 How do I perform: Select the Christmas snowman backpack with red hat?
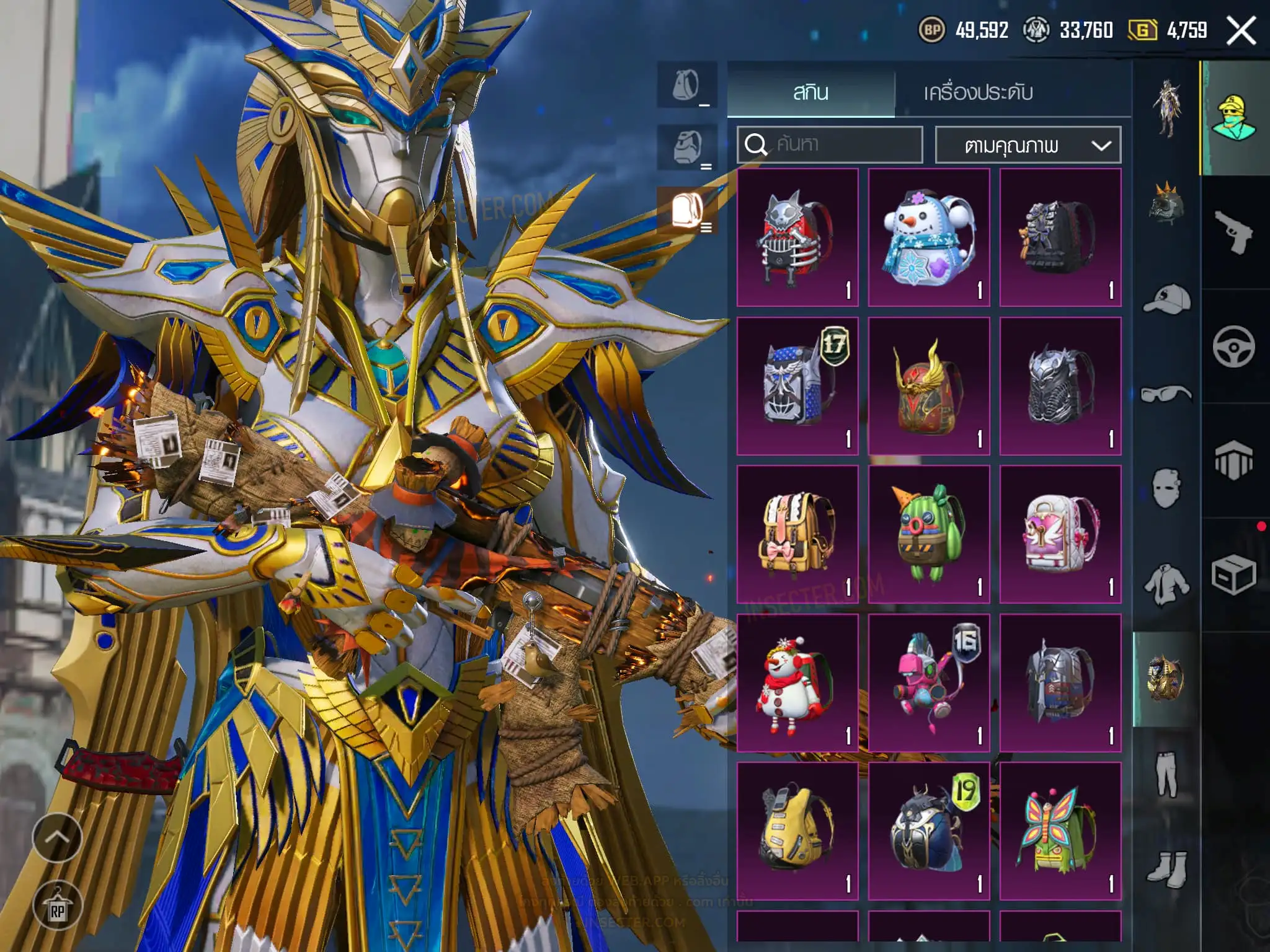coord(797,682)
